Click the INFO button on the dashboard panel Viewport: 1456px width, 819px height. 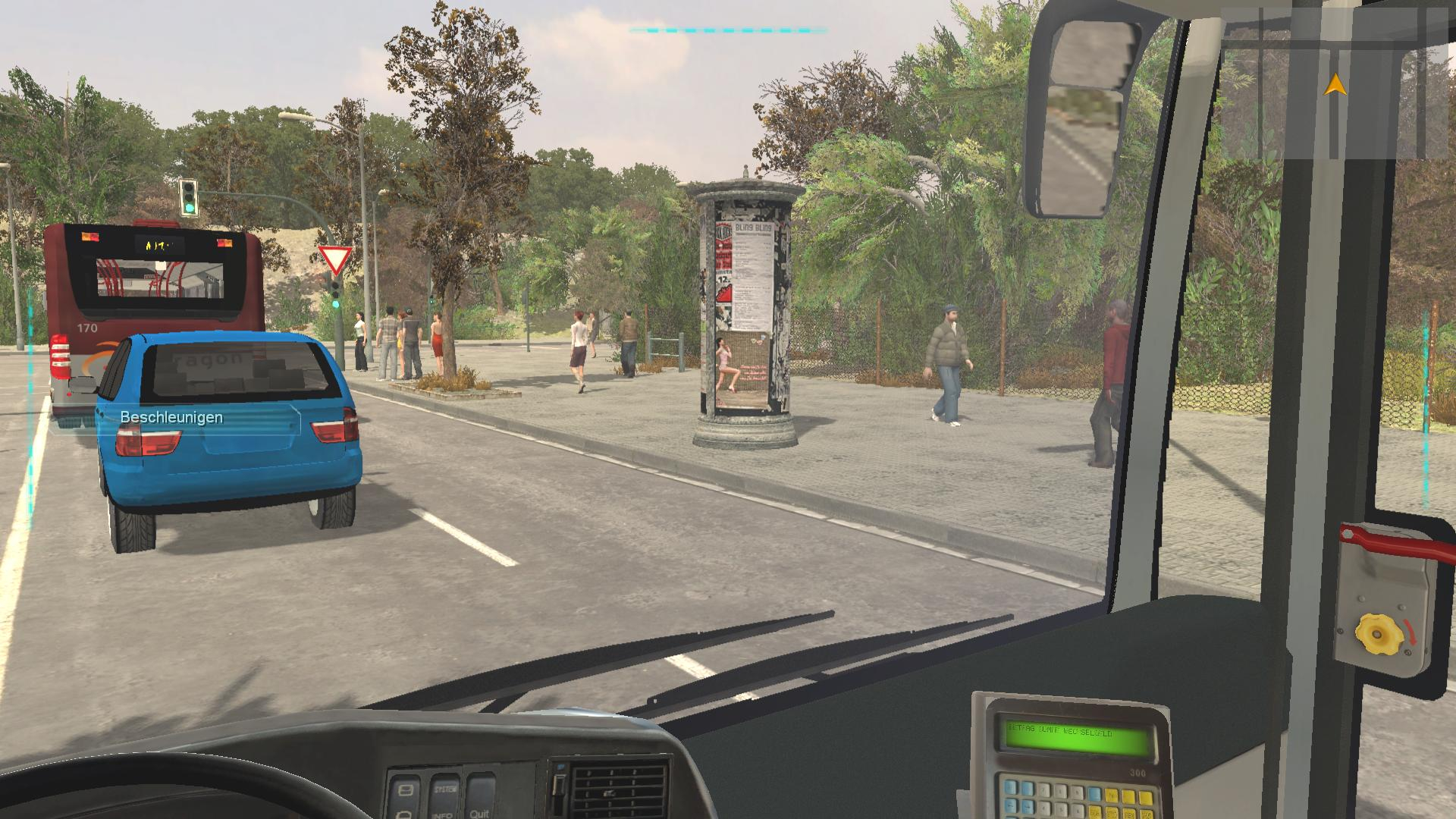coord(442,814)
